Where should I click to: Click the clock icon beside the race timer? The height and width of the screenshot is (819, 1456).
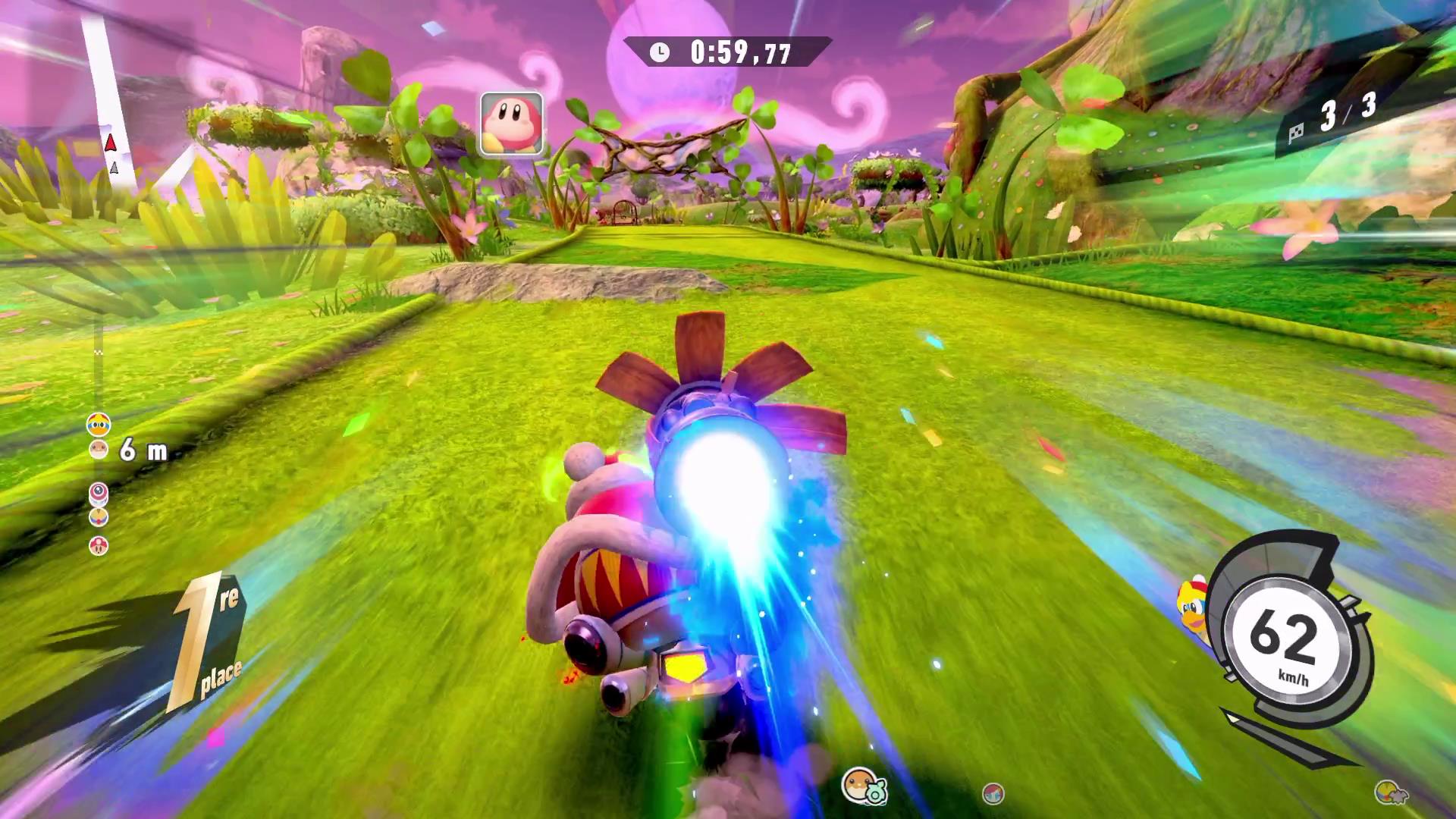[x=658, y=52]
